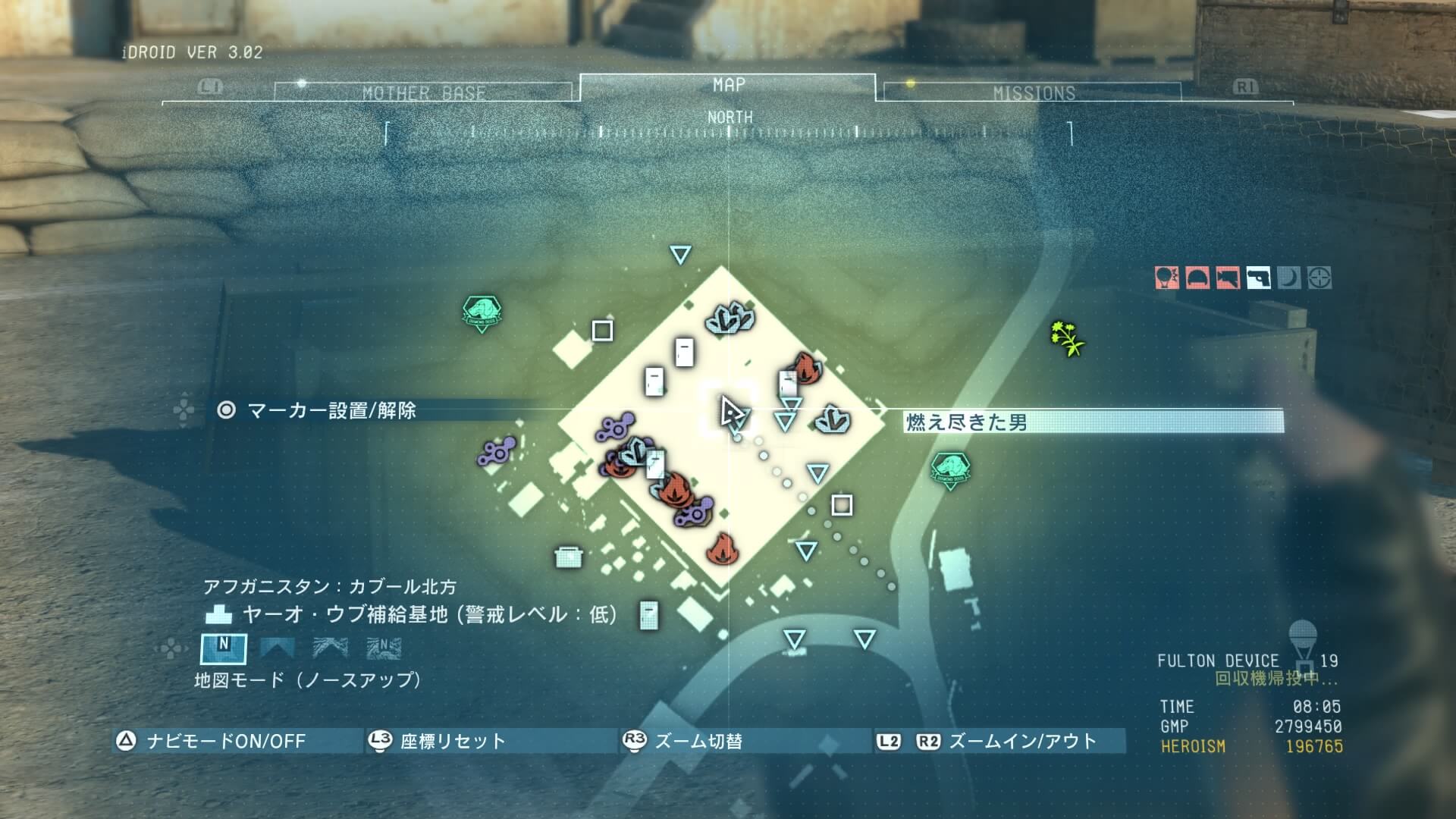This screenshot has height=819, width=1456.
Task: Click the yellow medicinal plant map marker
Action: pos(1067,338)
